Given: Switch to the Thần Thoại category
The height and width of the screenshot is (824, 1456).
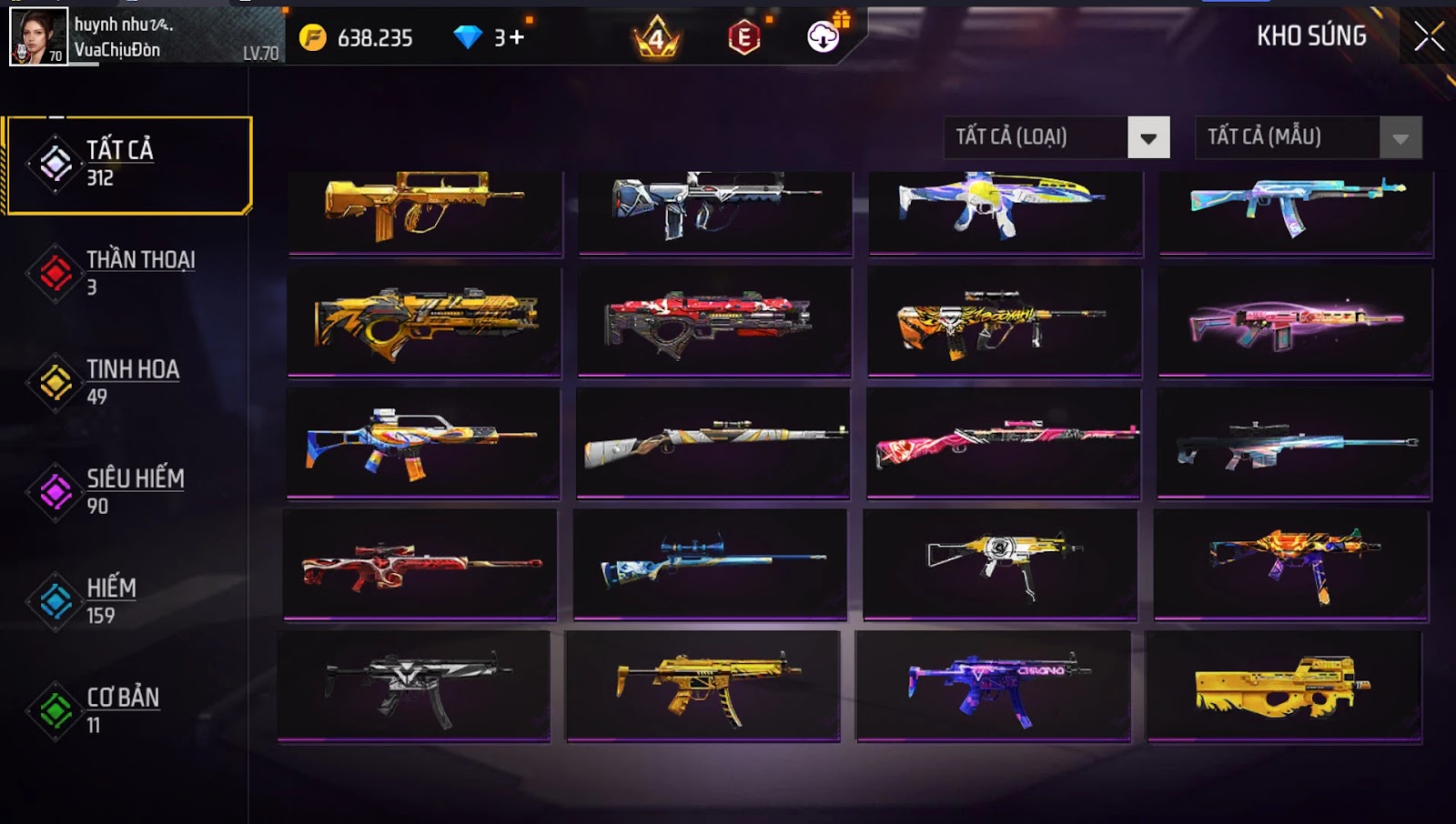Looking at the screenshot, I should (x=128, y=273).
